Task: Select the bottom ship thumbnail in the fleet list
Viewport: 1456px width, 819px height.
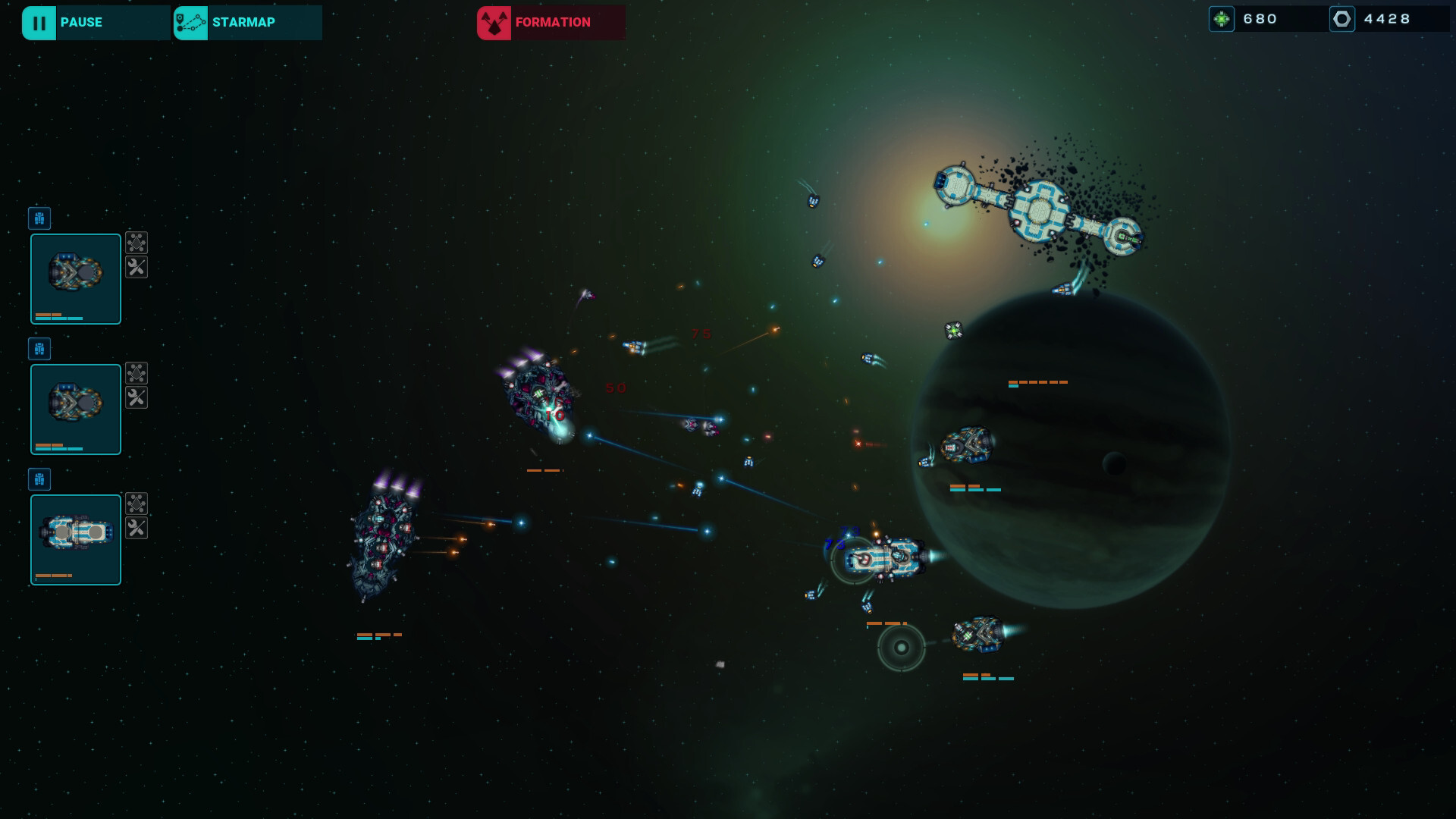Action: point(75,538)
